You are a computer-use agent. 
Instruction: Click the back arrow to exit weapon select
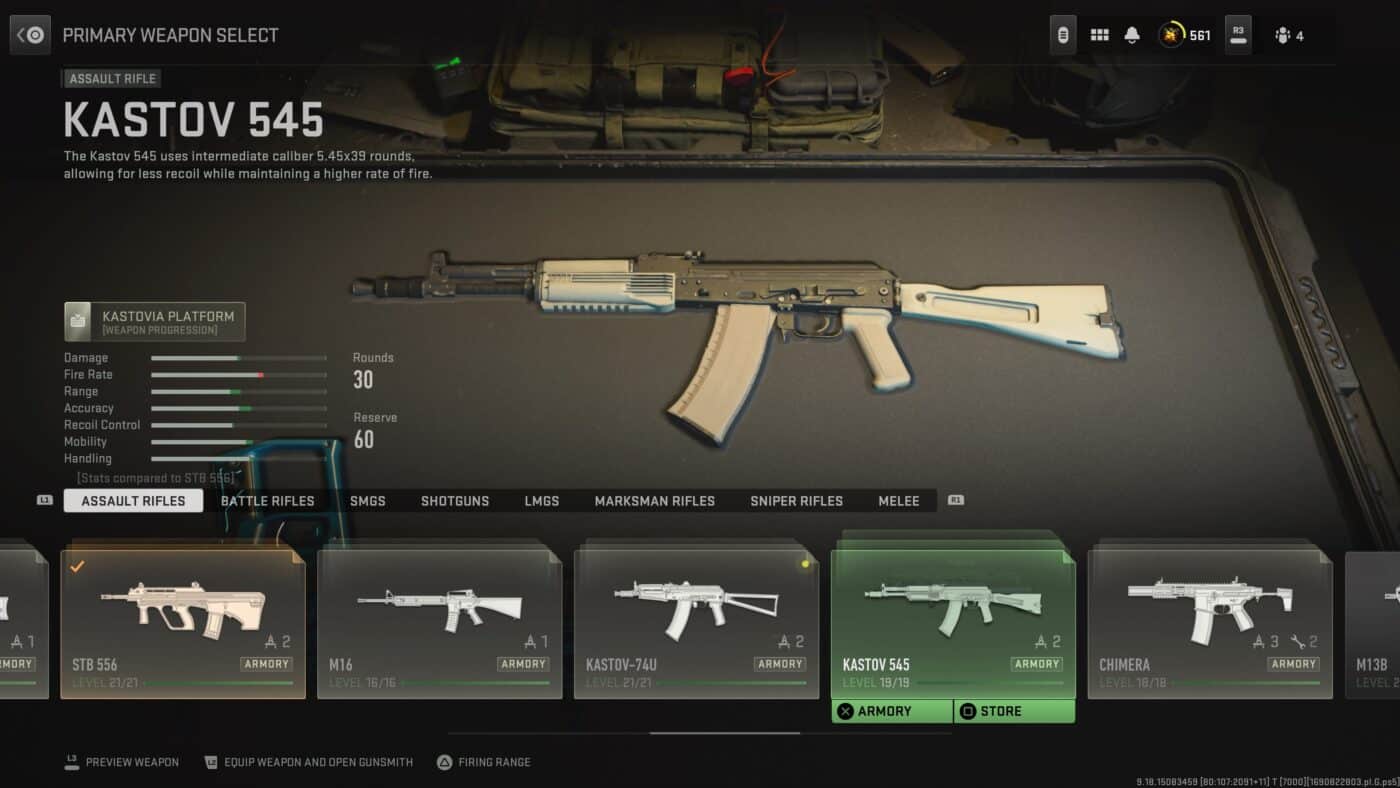pos(29,34)
